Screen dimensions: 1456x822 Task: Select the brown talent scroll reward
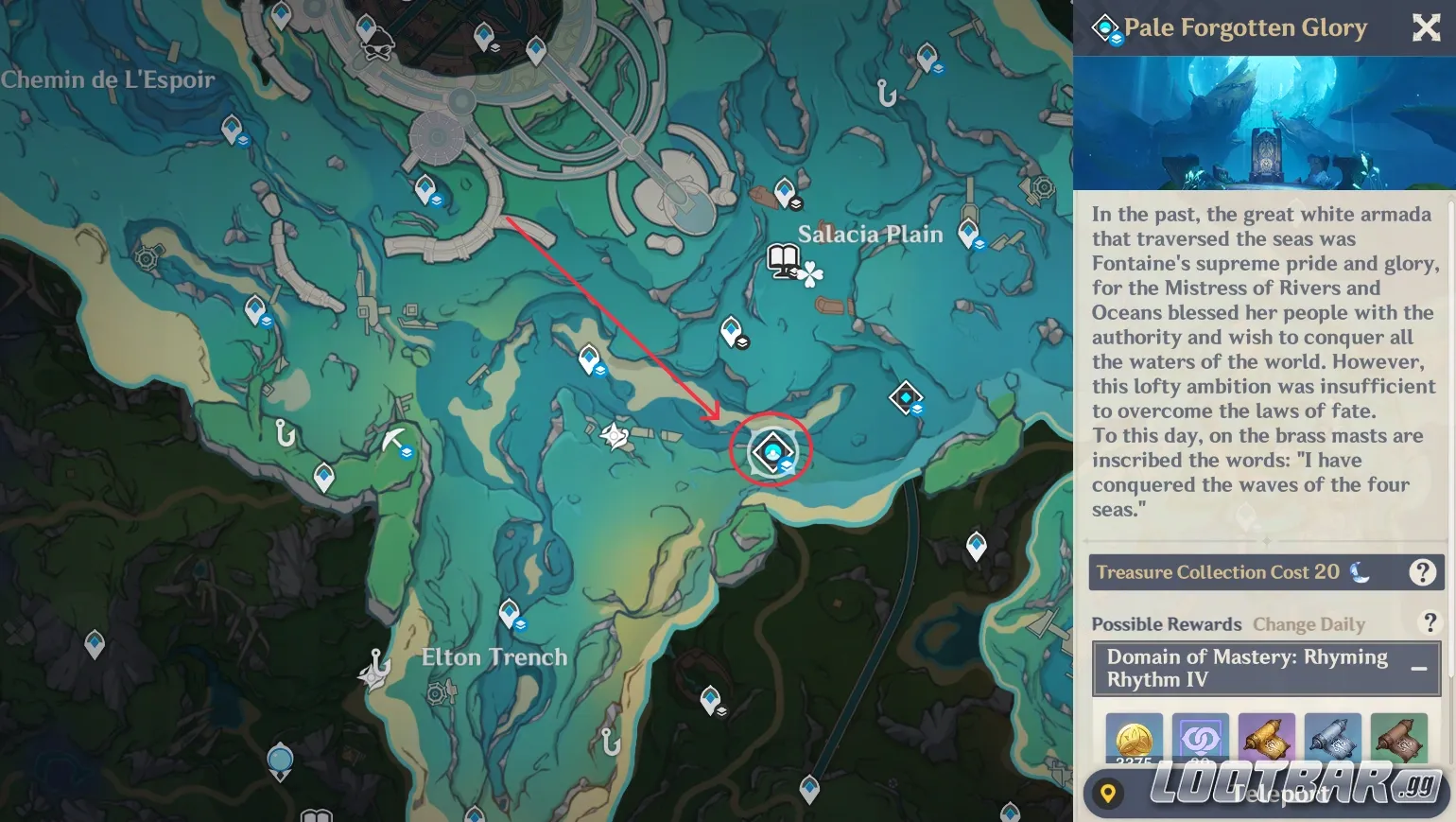pos(1398,740)
